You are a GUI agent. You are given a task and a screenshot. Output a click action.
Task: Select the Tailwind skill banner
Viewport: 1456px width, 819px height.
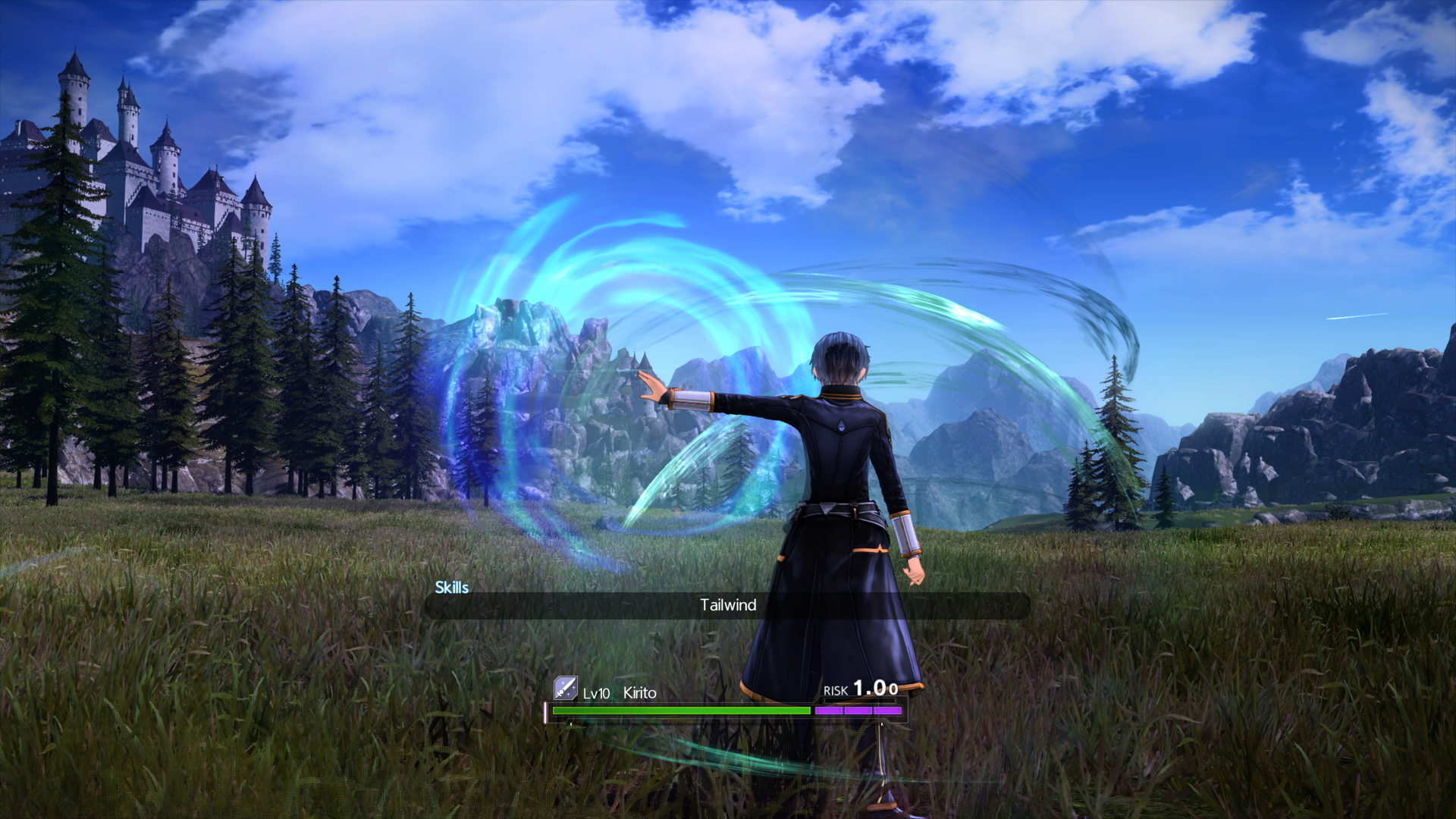727,605
